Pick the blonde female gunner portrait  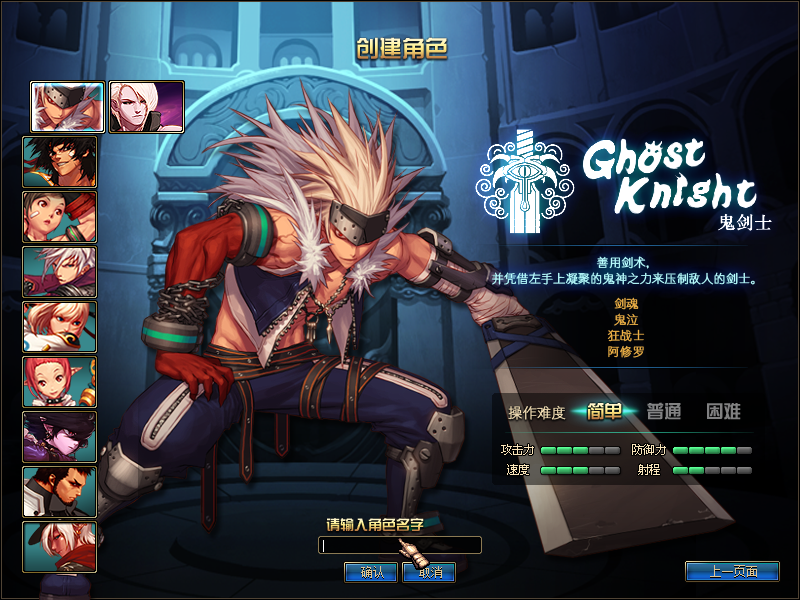tap(60, 327)
